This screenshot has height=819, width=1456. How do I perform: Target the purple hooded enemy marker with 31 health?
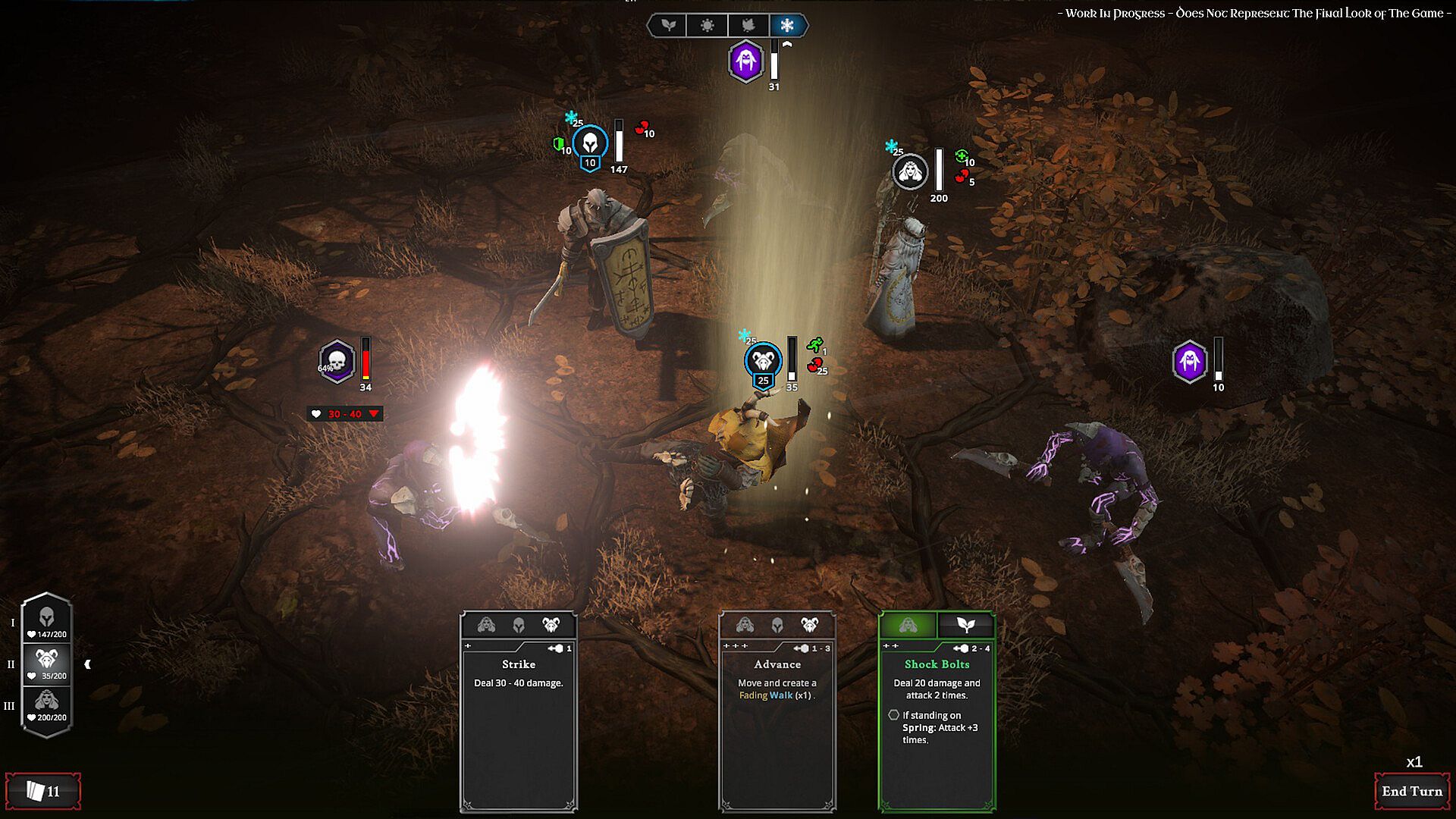[x=745, y=61]
